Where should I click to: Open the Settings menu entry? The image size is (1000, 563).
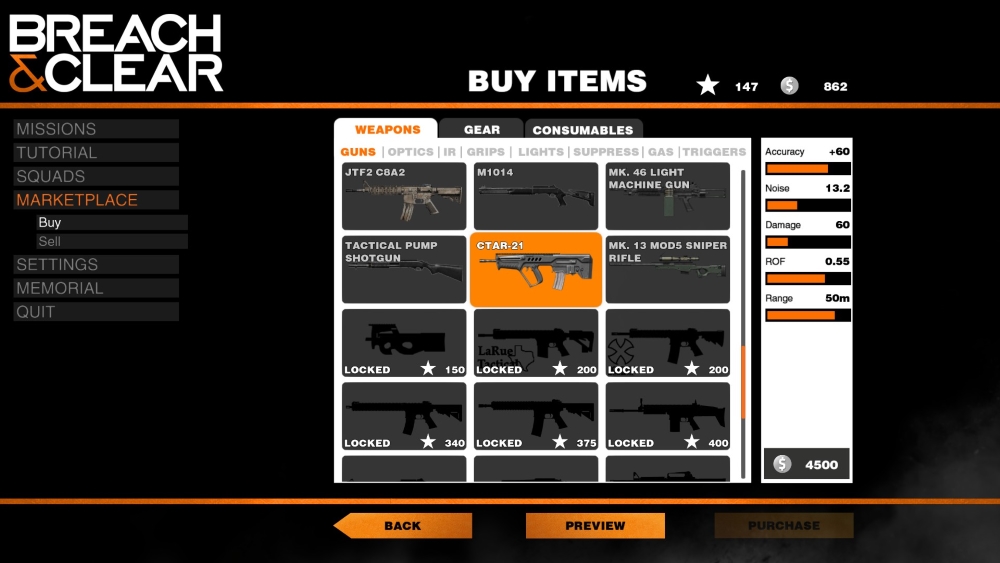57,265
